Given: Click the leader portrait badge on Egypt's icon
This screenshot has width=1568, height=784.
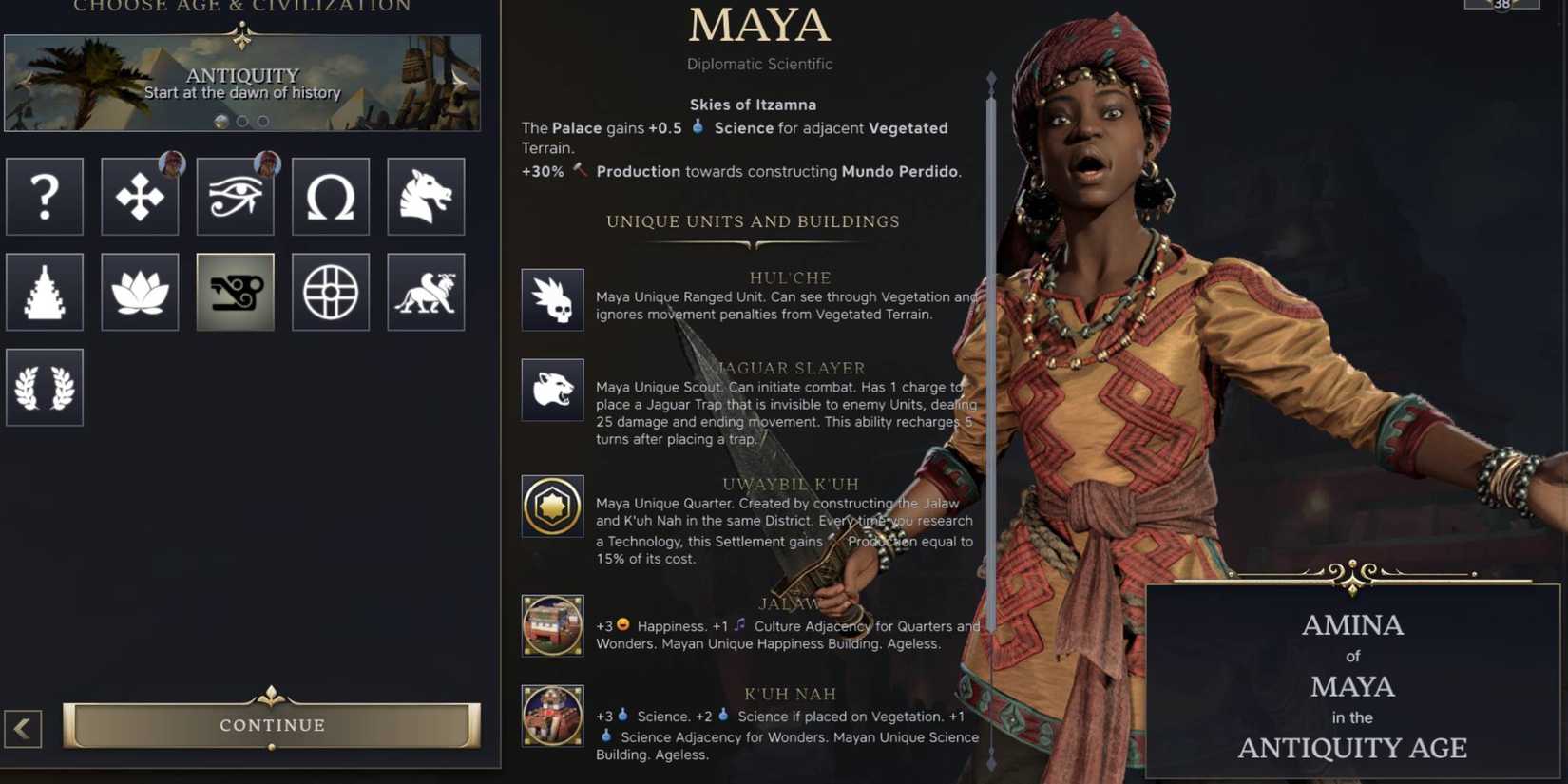Looking at the screenshot, I should coord(267,165).
